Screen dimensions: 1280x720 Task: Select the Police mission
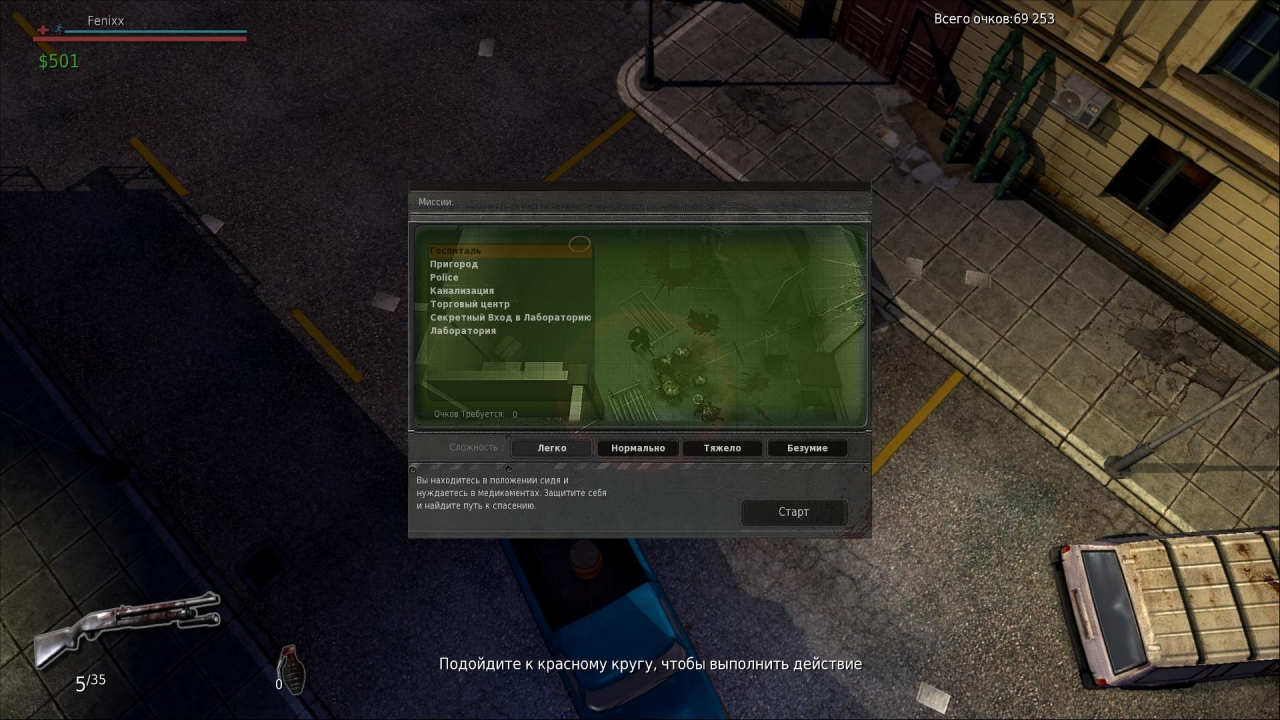(444, 277)
